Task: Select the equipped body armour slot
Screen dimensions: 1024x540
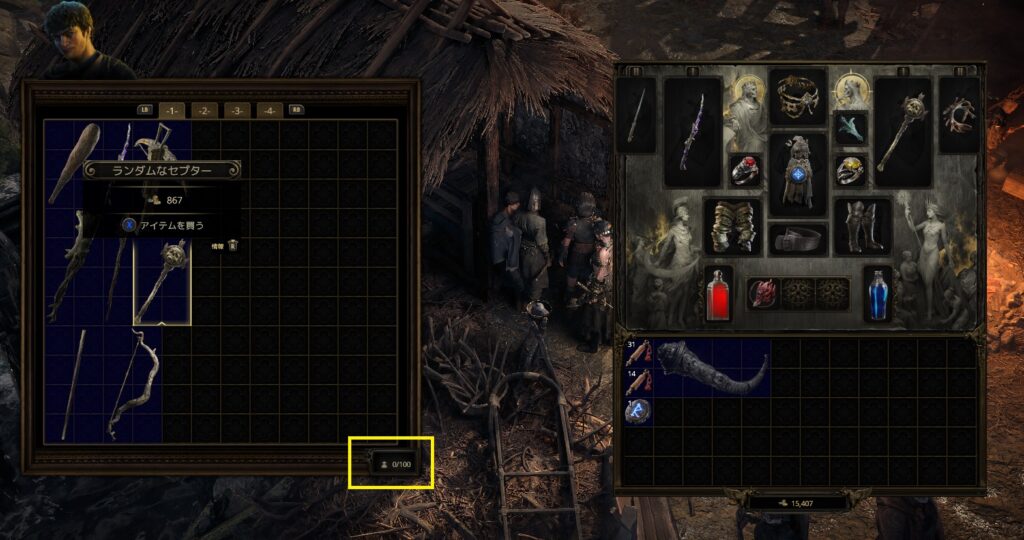Action: click(x=797, y=174)
